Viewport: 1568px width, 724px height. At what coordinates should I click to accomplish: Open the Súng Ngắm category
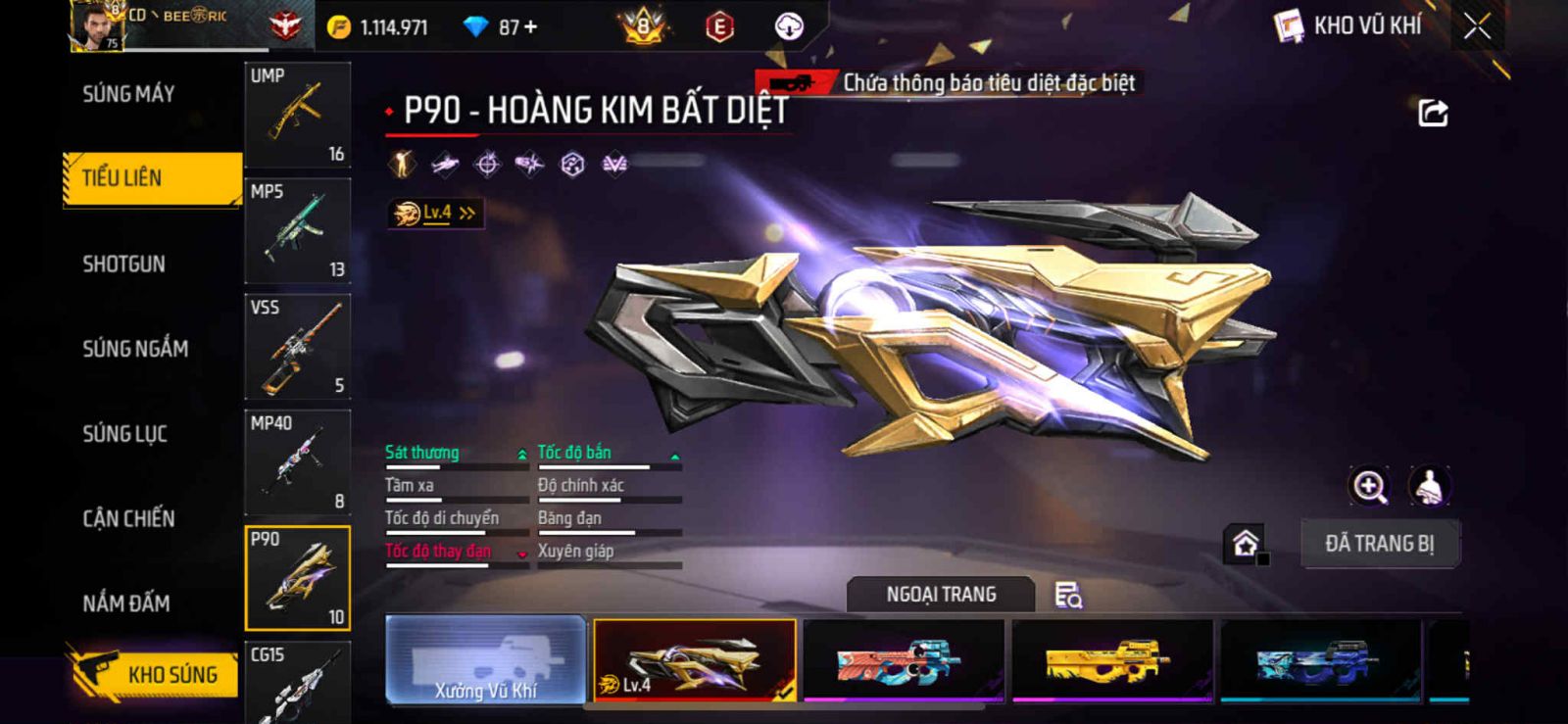coord(135,349)
